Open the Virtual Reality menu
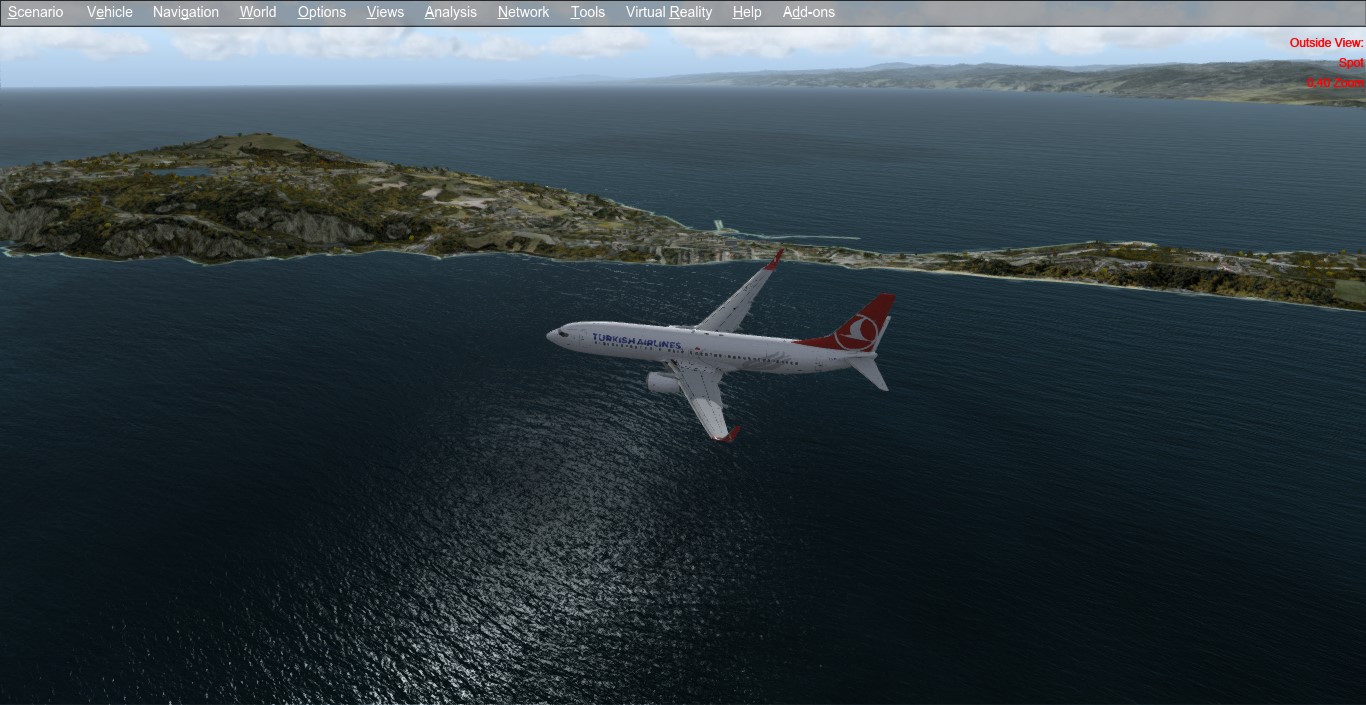Viewport: 1366px width, 705px height. [x=669, y=12]
